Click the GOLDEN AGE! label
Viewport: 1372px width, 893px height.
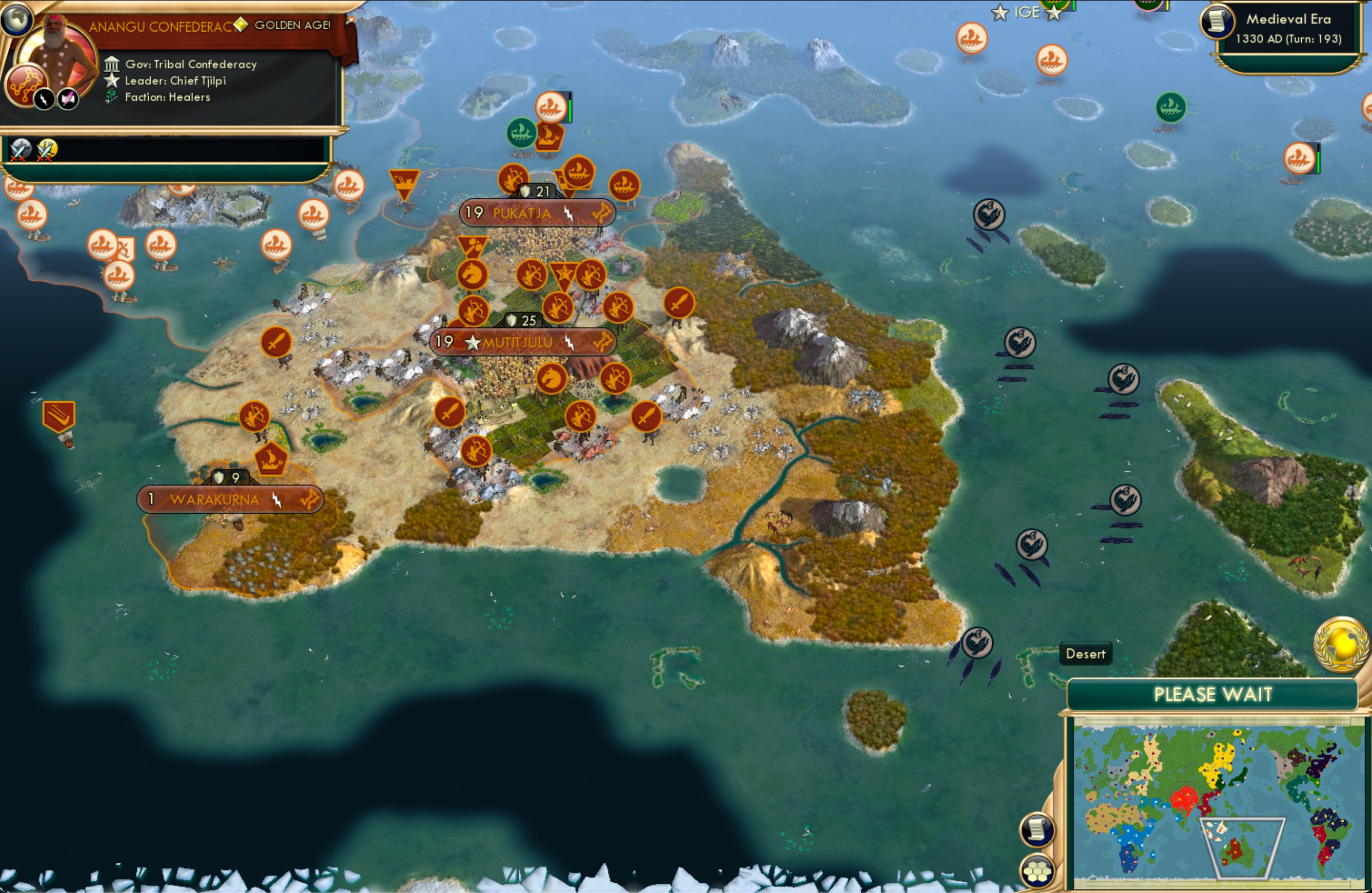tap(291, 25)
